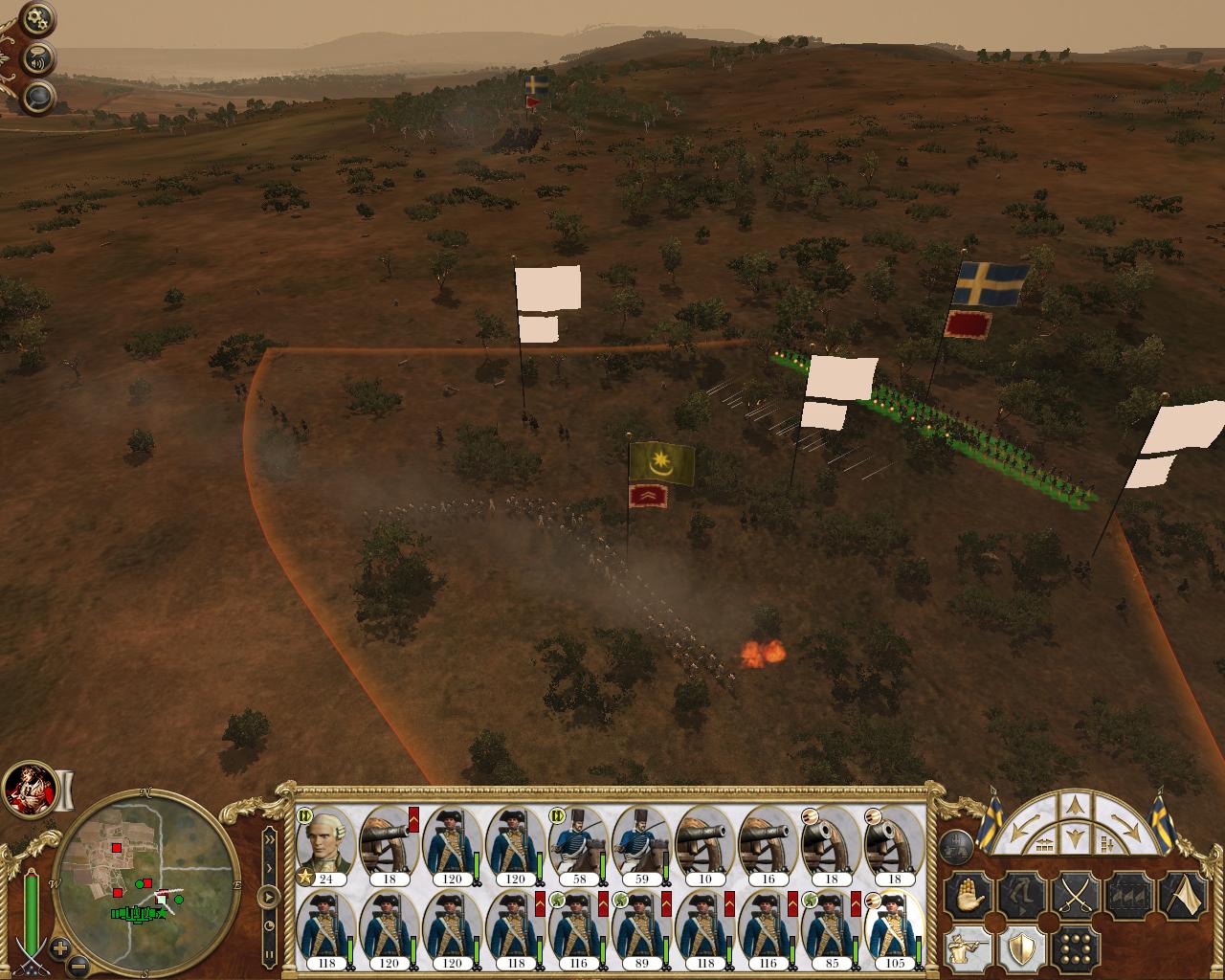Viewport: 1225px width, 980px height.
Task: Open the chat and sound button
Action: 39,56
